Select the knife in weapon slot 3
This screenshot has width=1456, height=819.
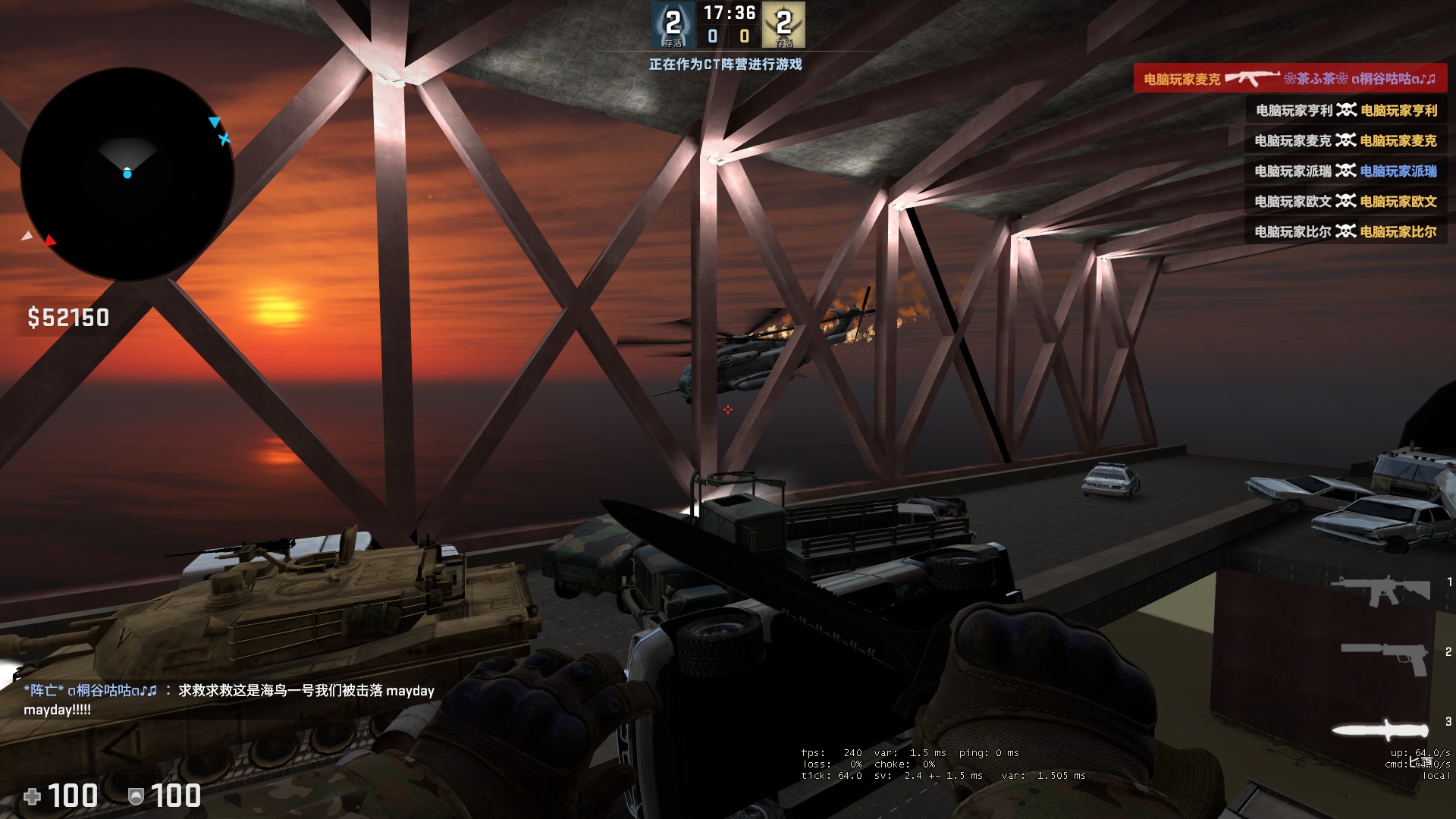[x=1380, y=730]
